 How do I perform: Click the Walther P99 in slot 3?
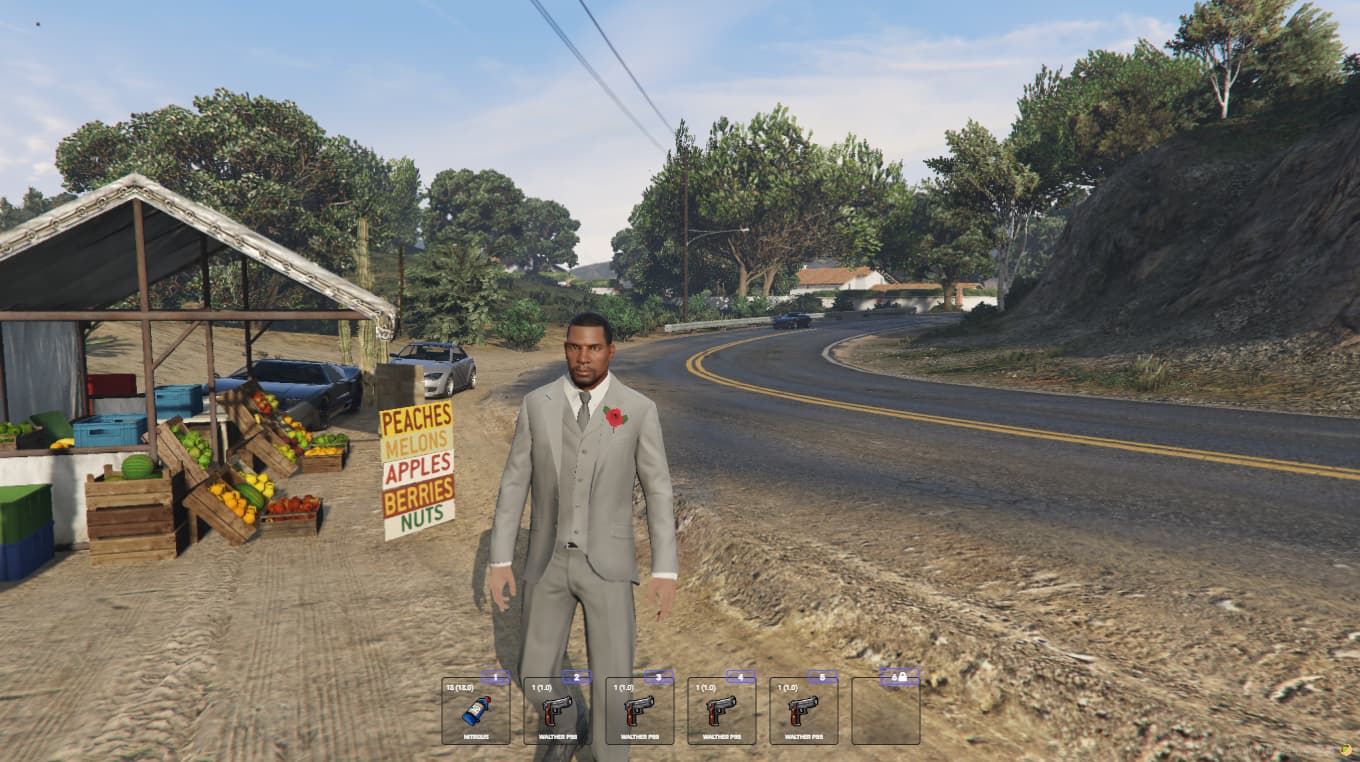(638, 712)
